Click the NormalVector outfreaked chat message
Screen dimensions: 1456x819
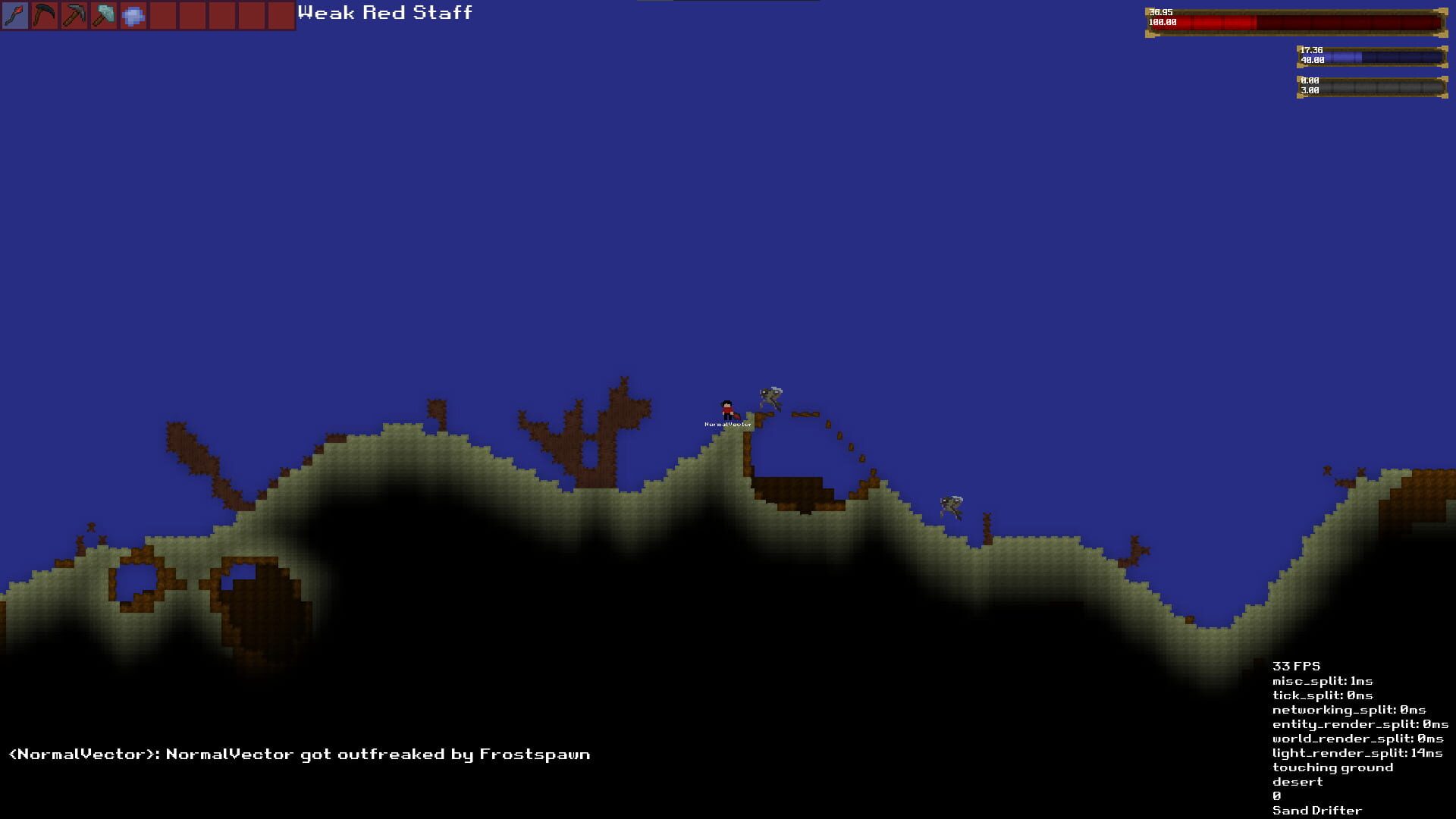pos(300,754)
